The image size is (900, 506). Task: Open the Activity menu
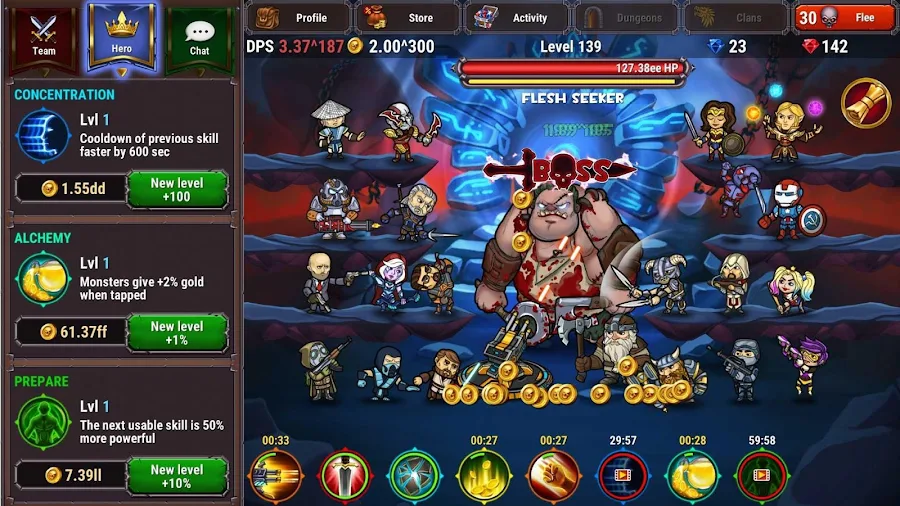(516, 17)
